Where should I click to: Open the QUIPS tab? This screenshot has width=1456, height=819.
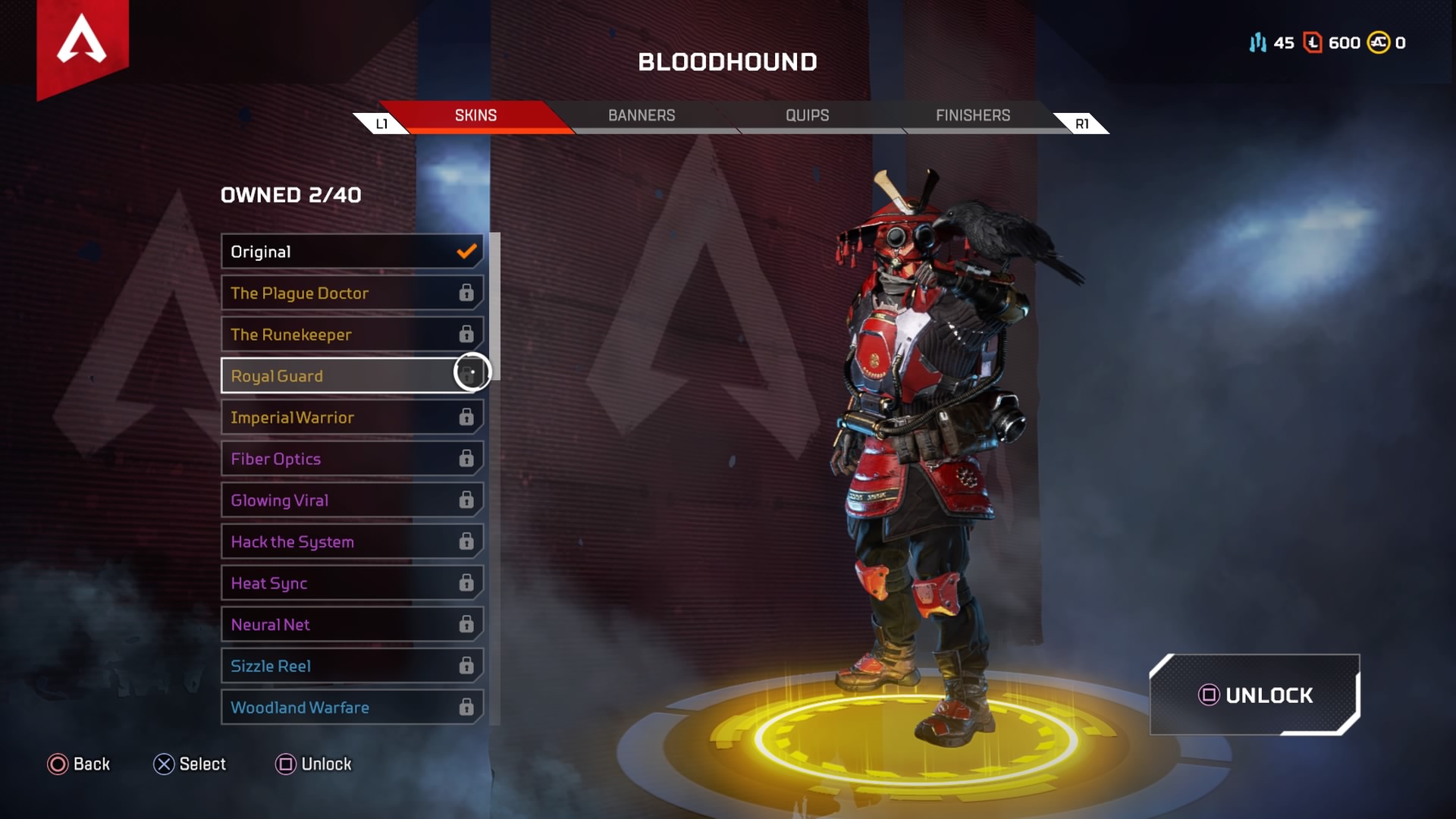coord(807,115)
